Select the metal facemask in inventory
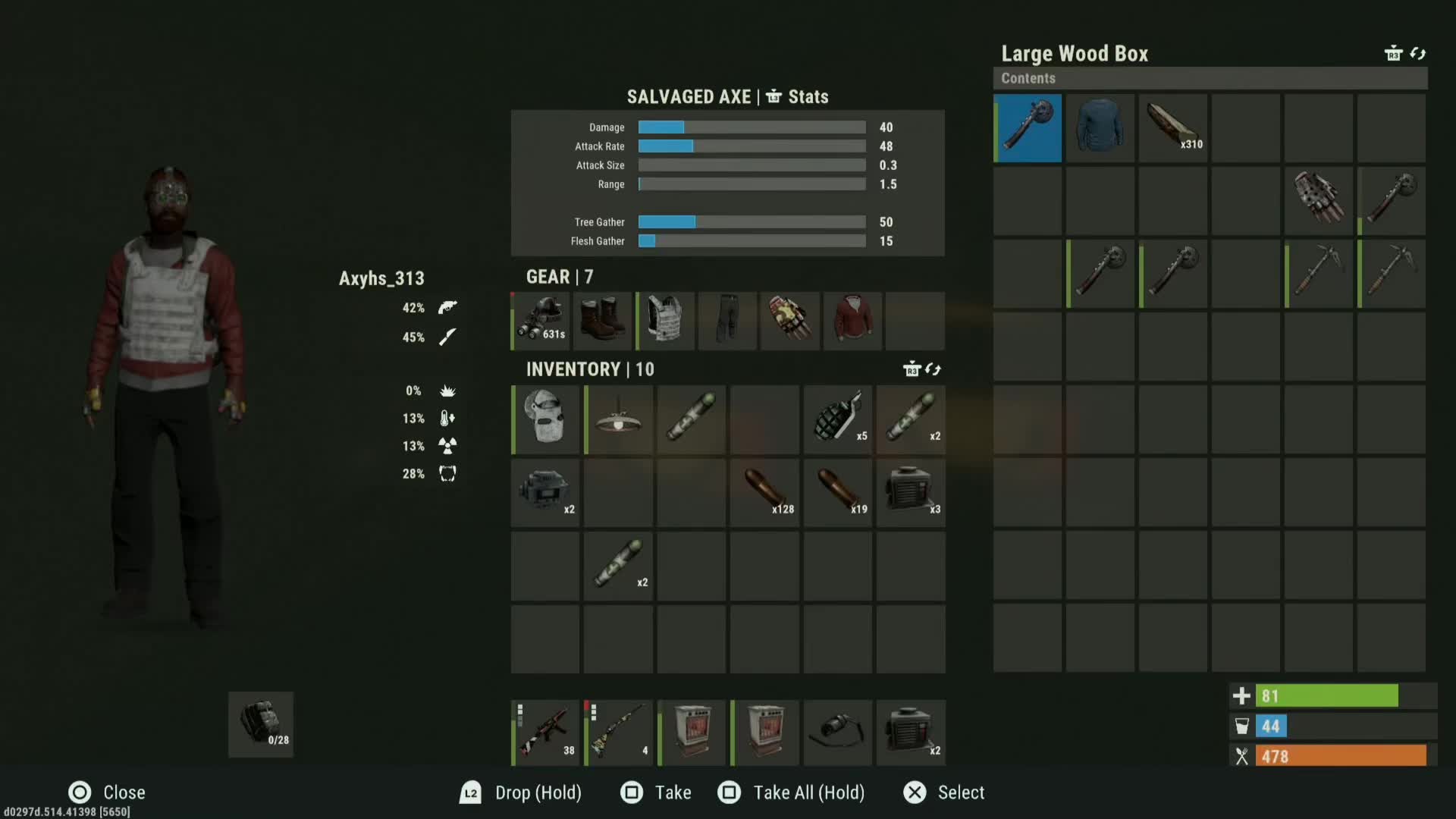Screen dimensions: 1456x819 (x=545, y=419)
